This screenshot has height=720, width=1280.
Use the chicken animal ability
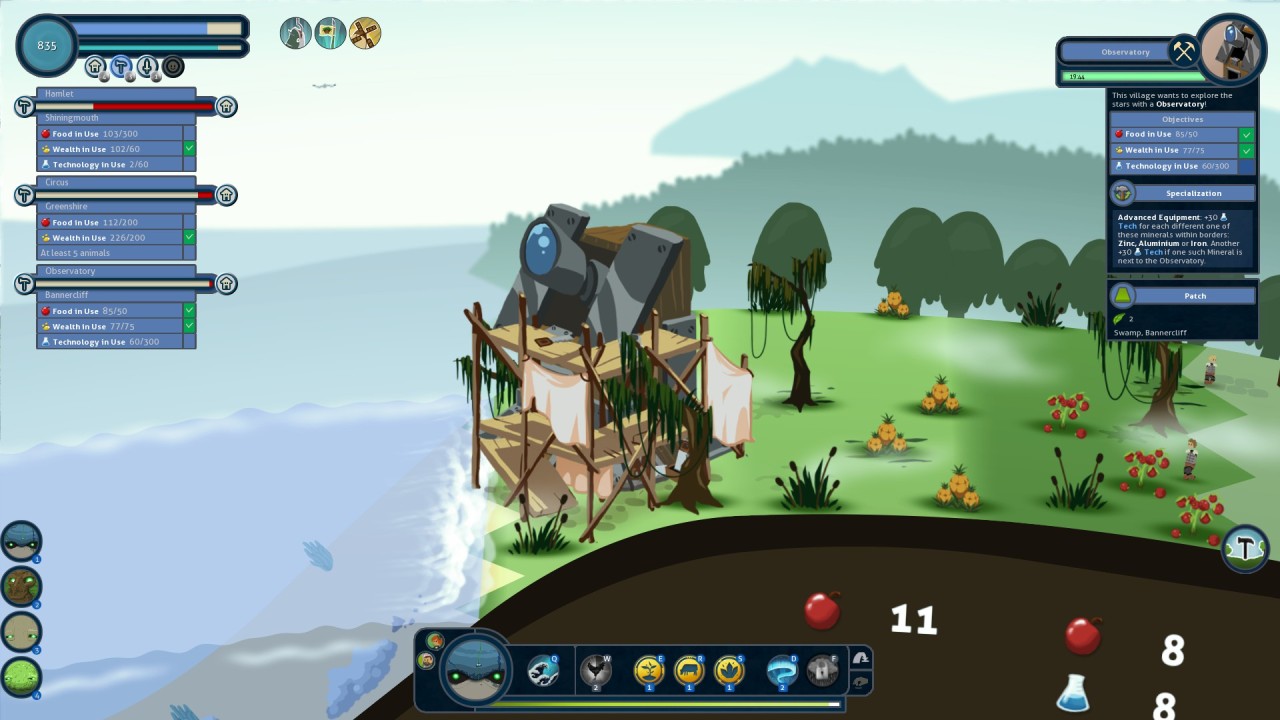click(596, 670)
